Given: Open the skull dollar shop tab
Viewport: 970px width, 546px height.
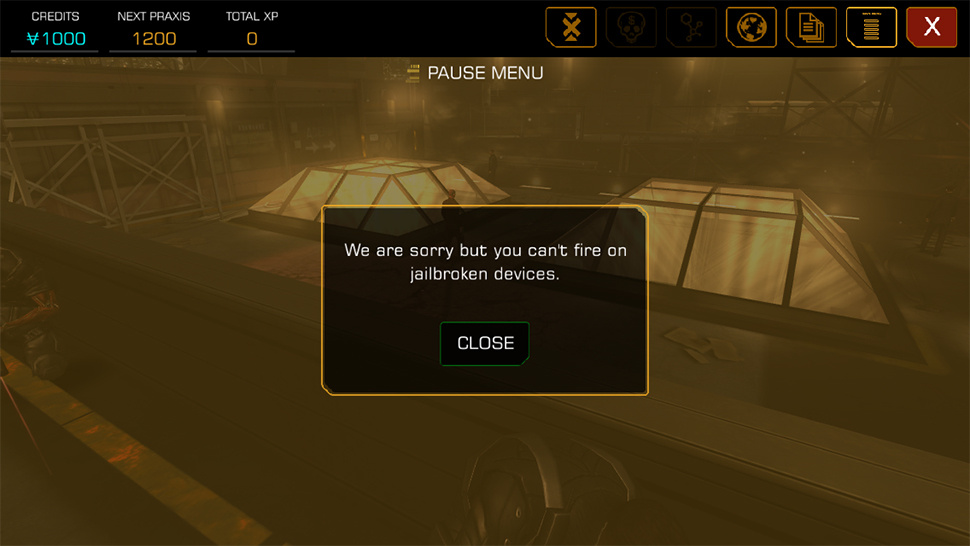Looking at the screenshot, I should point(631,27).
